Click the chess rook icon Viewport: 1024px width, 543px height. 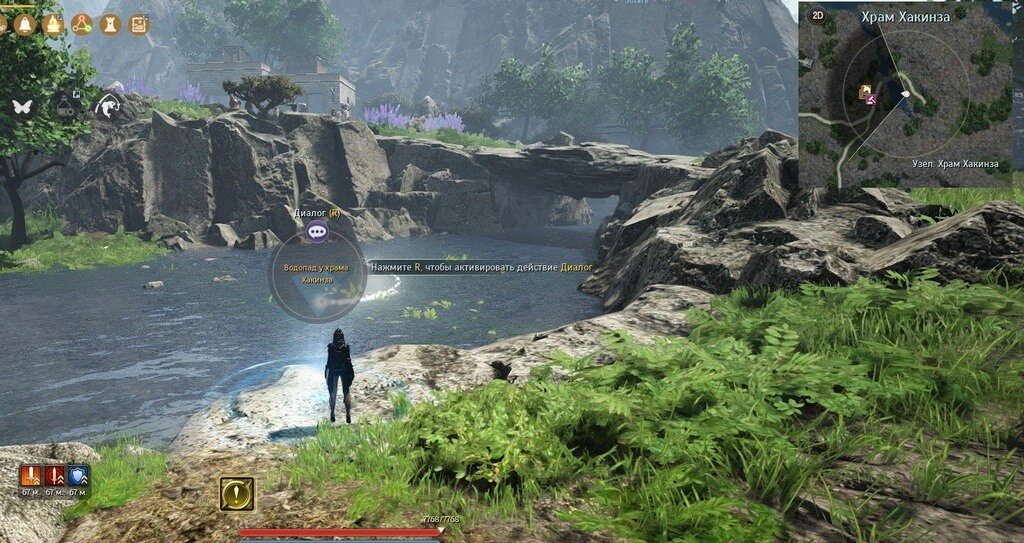[x=110, y=24]
